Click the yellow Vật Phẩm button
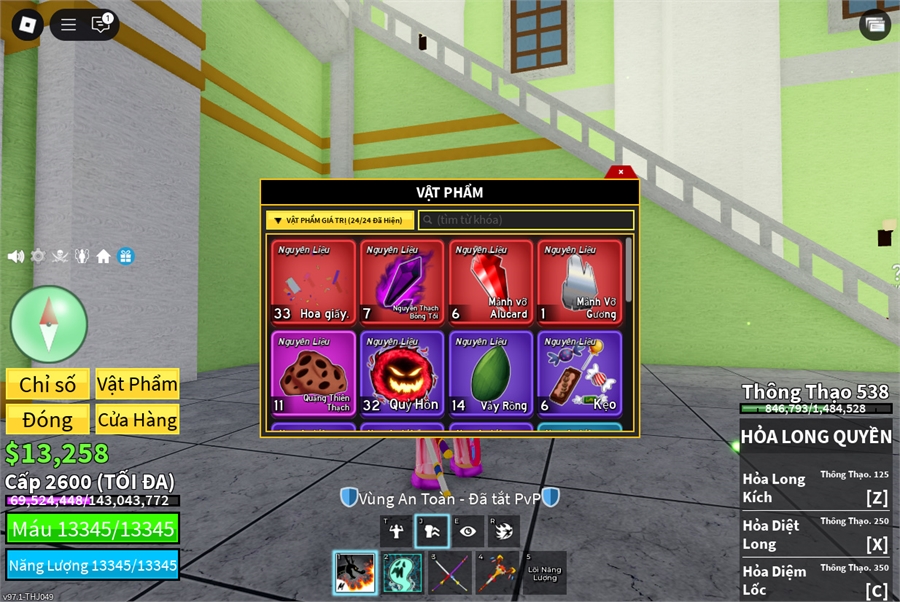This screenshot has height=602, width=900. pos(138,384)
